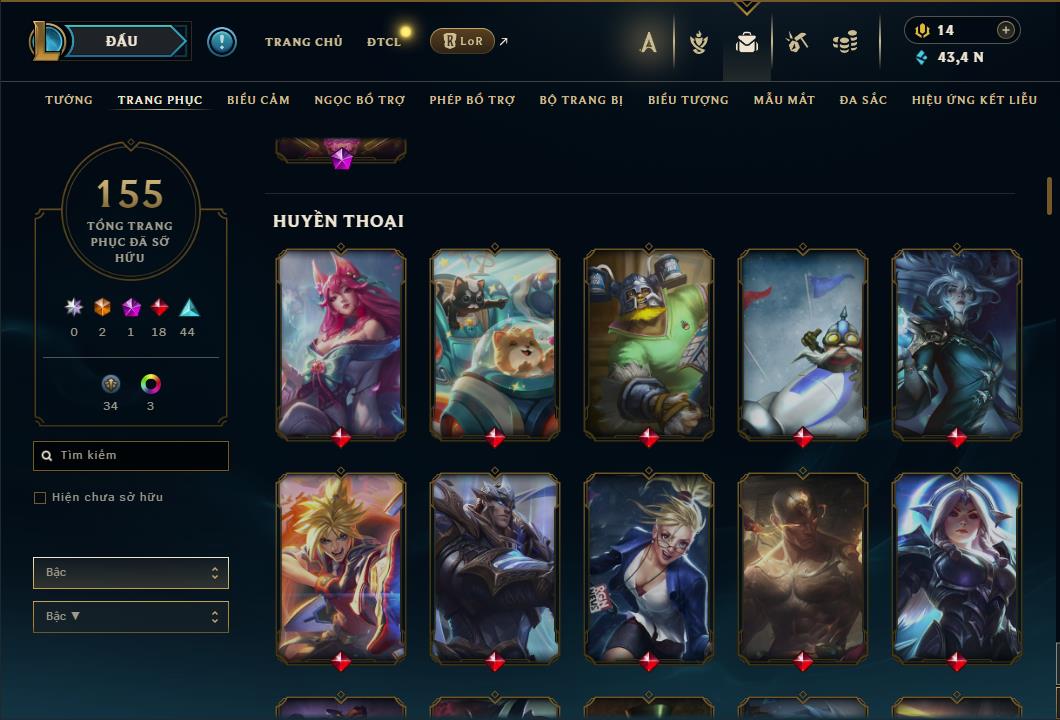
Task: Open the ĐA SẮC chromas tab
Action: [x=863, y=100]
